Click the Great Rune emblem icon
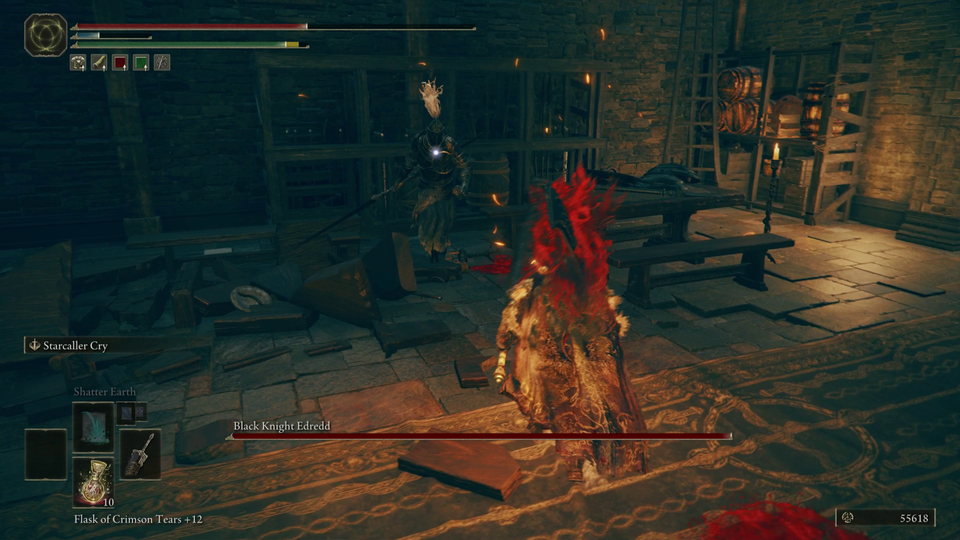Screen dimensions: 960x540 45,36
